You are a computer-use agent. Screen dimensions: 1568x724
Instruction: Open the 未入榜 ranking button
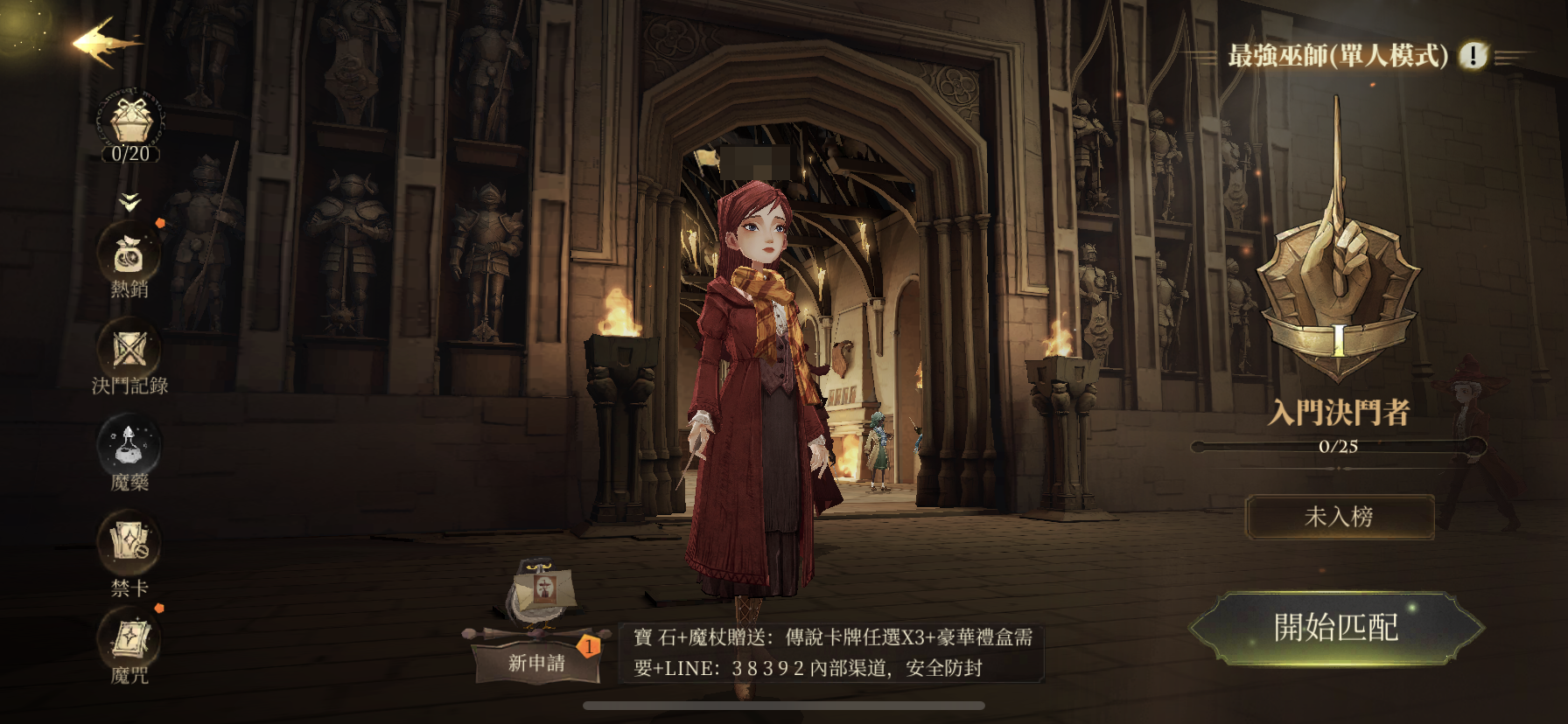(1339, 517)
